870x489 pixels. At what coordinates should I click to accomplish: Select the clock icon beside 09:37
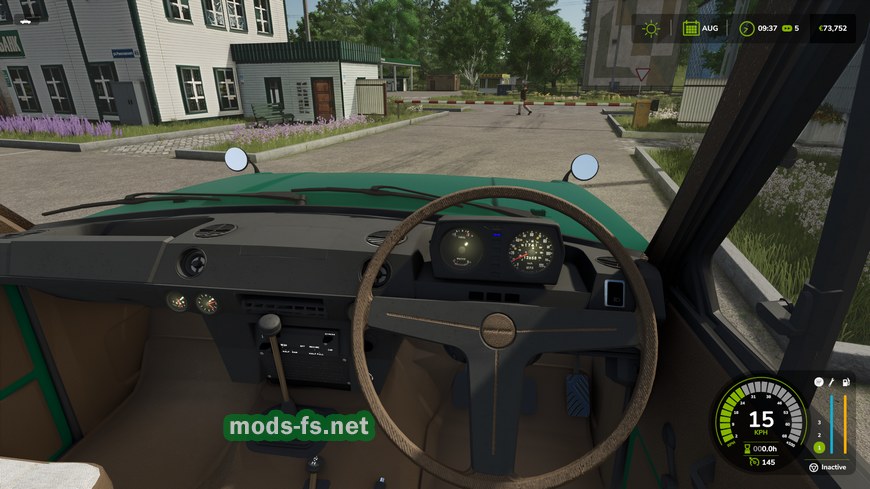point(746,28)
